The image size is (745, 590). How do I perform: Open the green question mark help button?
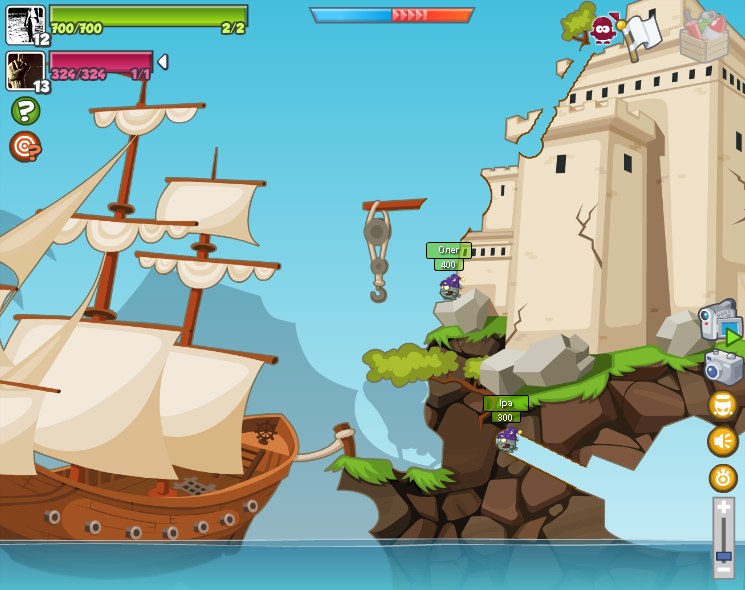pos(25,110)
